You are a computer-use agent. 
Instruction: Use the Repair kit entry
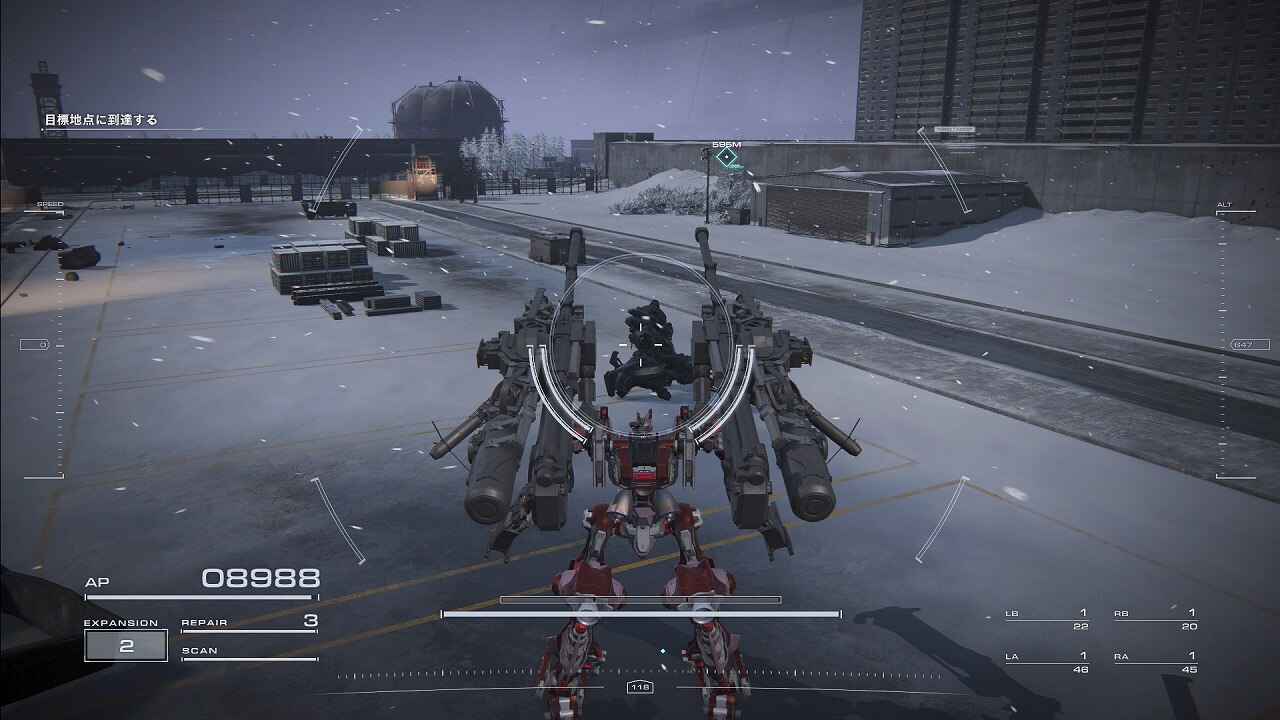pos(249,623)
